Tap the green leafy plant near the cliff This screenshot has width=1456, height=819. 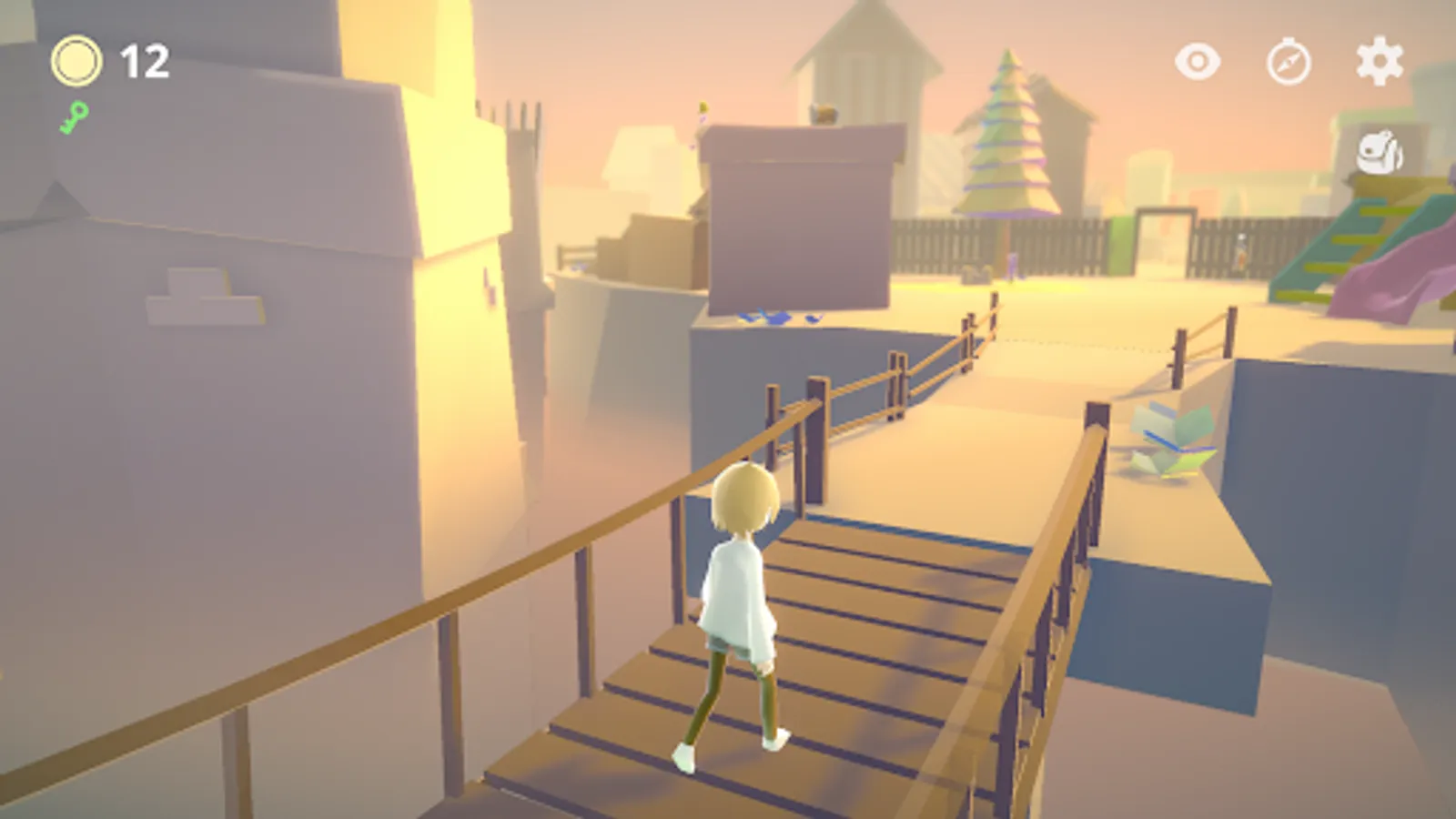point(1169,437)
